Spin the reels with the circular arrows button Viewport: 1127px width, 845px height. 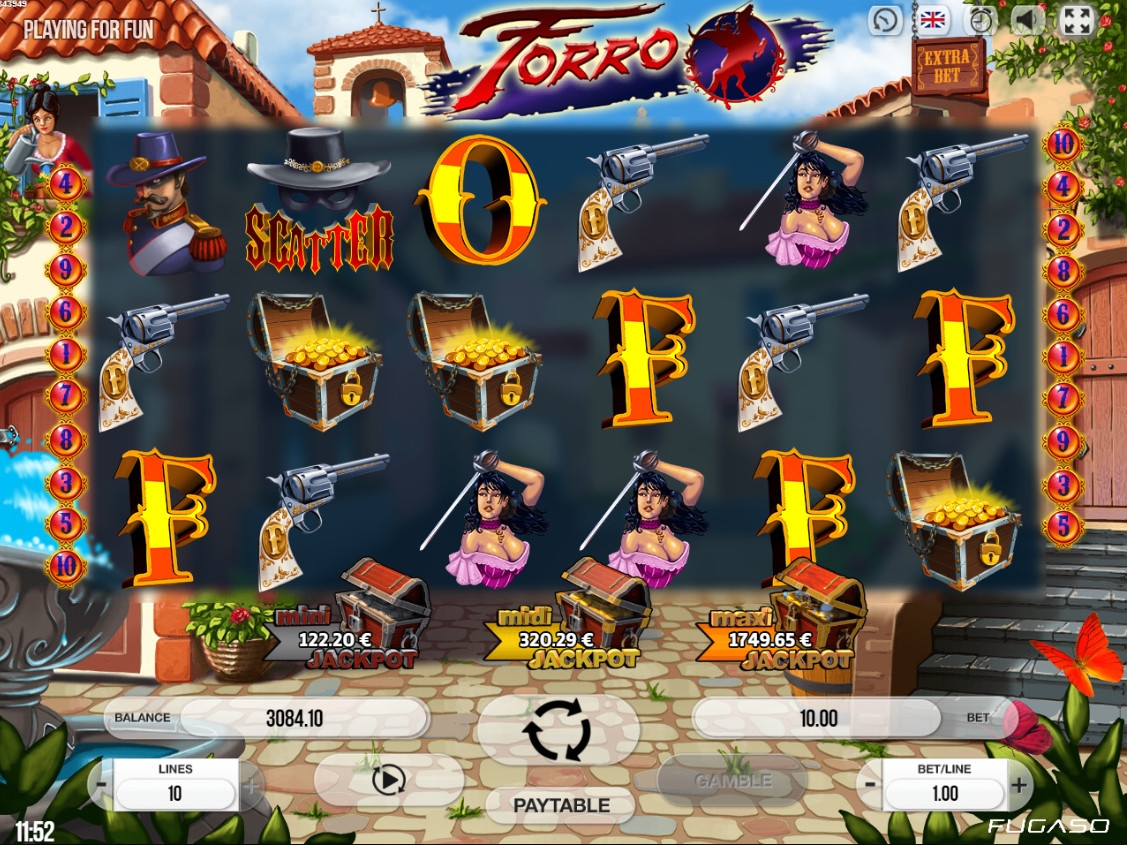pyautogui.click(x=557, y=731)
